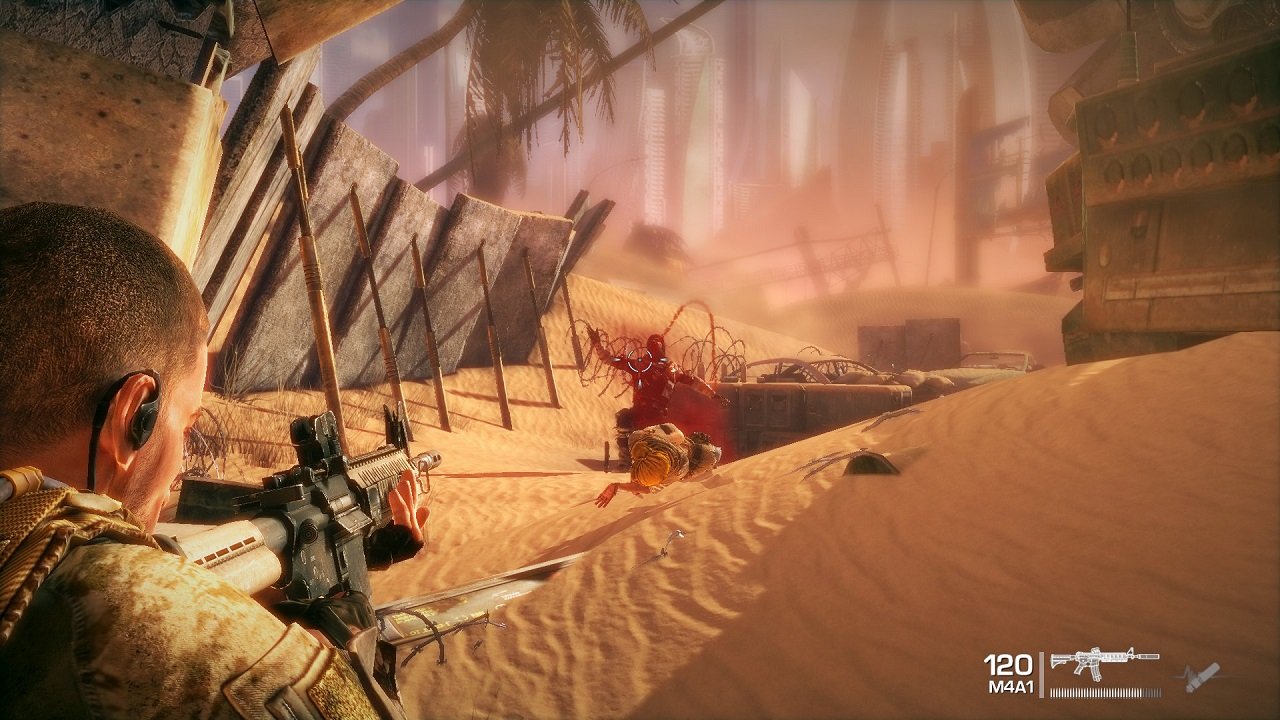Screen dimensions: 1280x720
Task: Click the depleted section of the ammo bar
Action: click(x=1152, y=691)
